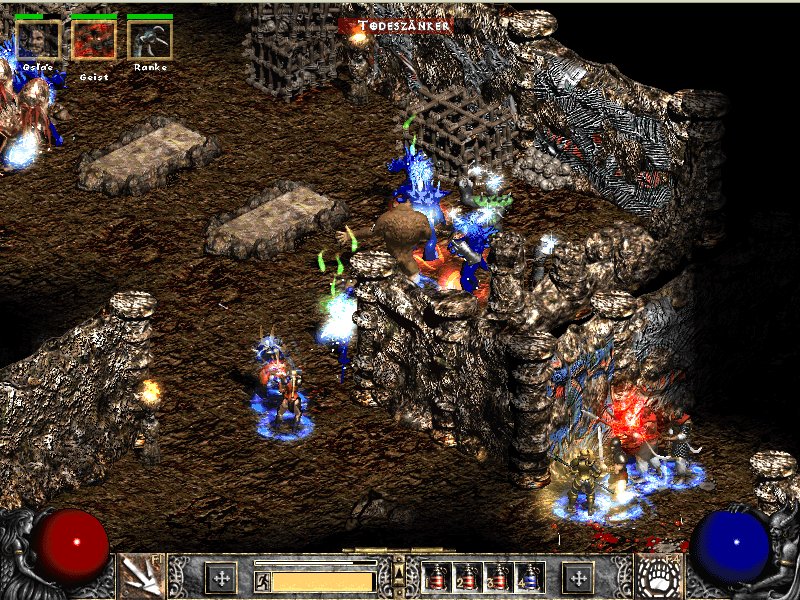The width and height of the screenshot is (800, 600).
Task: Open the mini menu arrow button
Action: coord(400,572)
